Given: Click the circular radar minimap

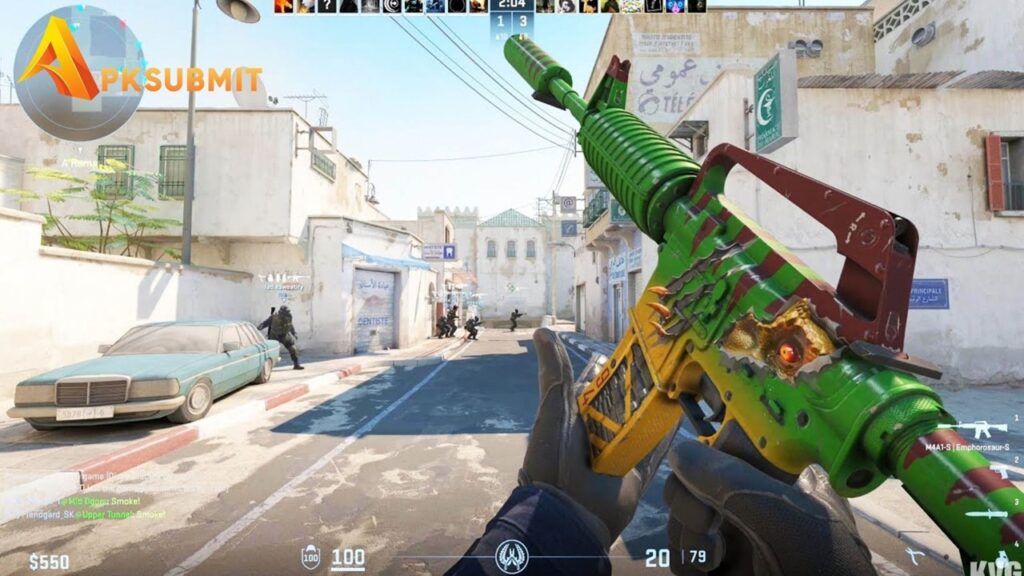Looking at the screenshot, I should [78, 72].
